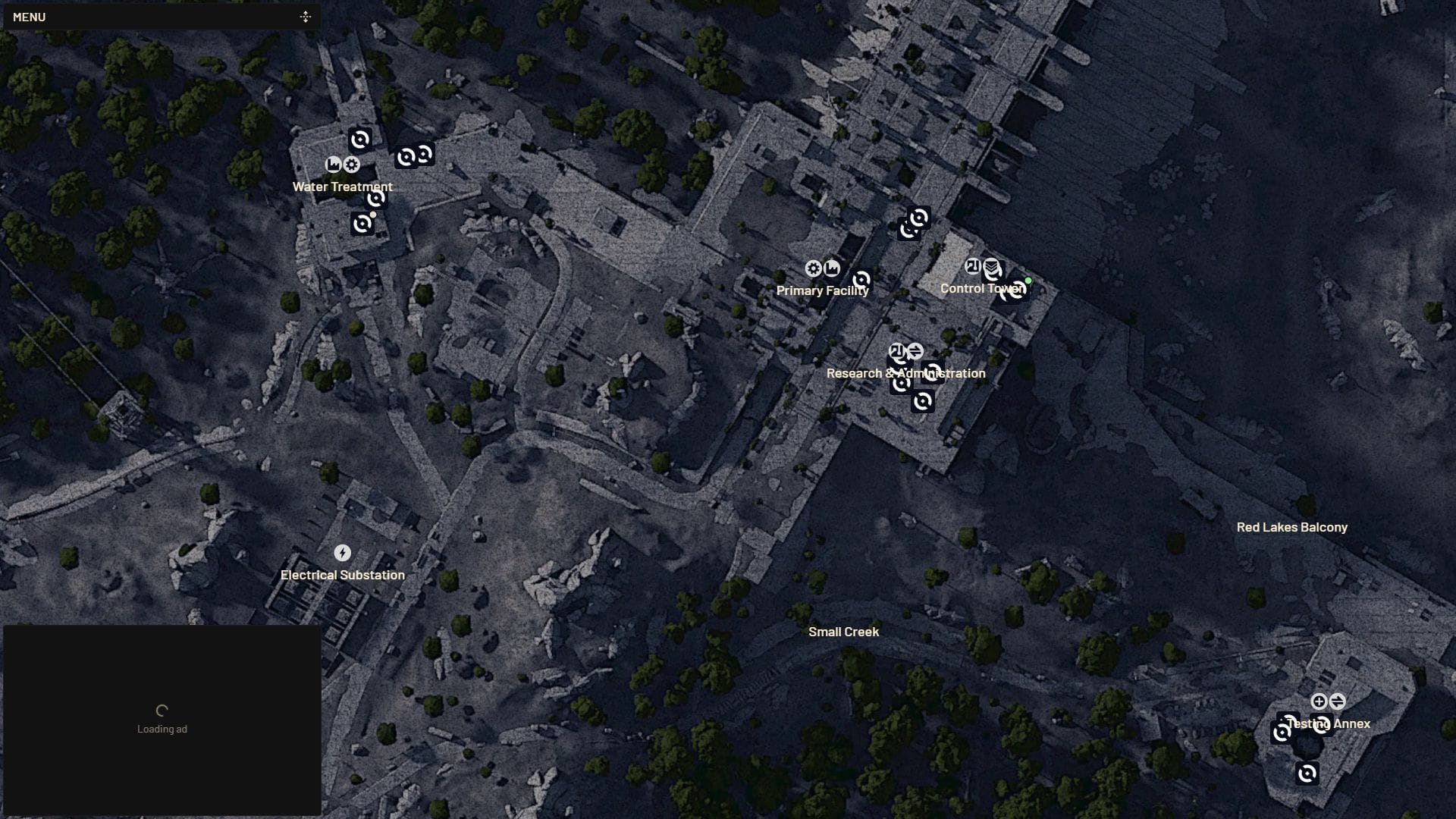This screenshot has width=1456, height=819.
Task: Open the MENU panel
Action: click(x=29, y=17)
